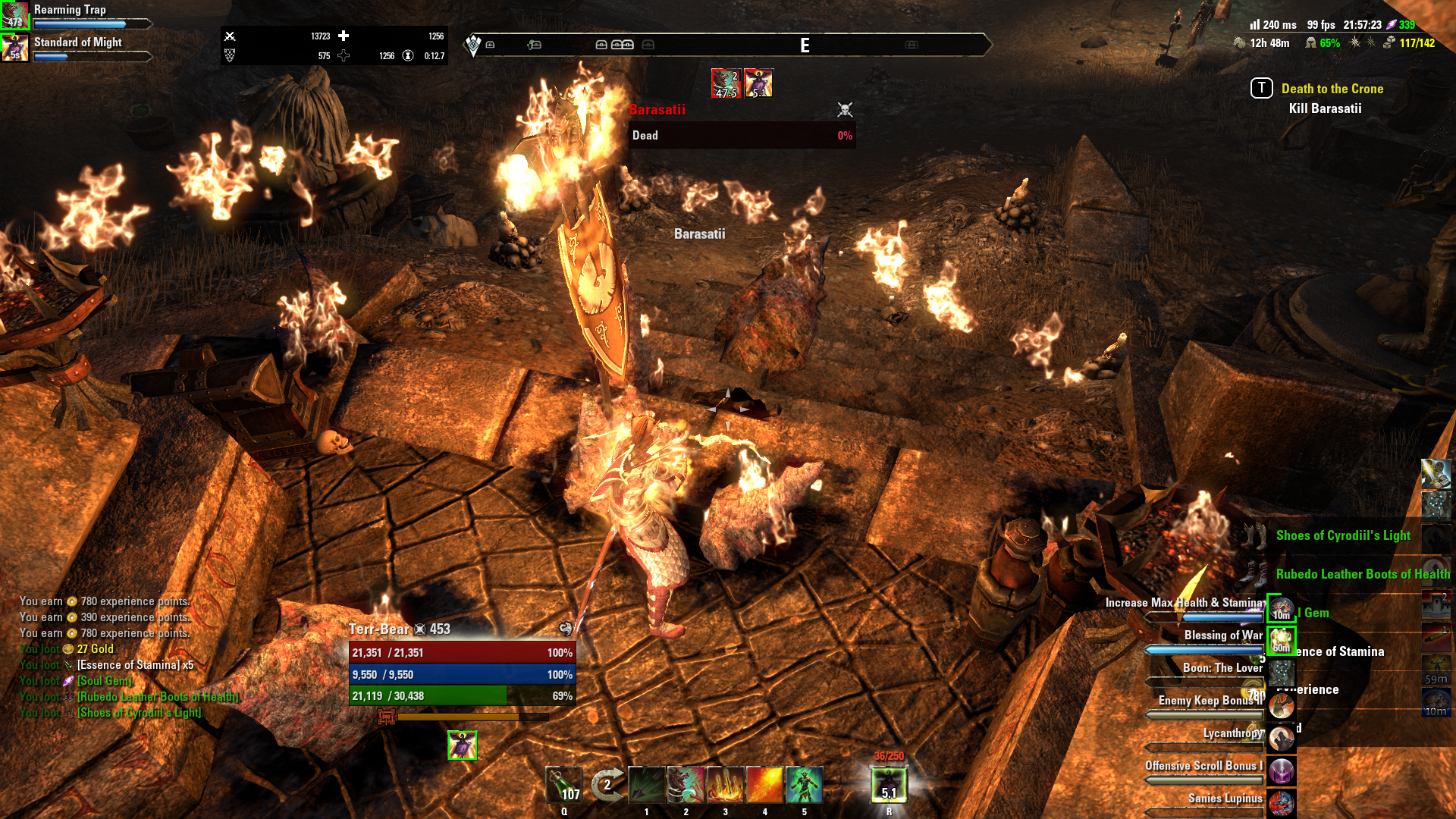The height and width of the screenshot is (819, 1456).
Task: Click the Increase Max Health & Stamina buff icon
Action: pos(1282,608)
